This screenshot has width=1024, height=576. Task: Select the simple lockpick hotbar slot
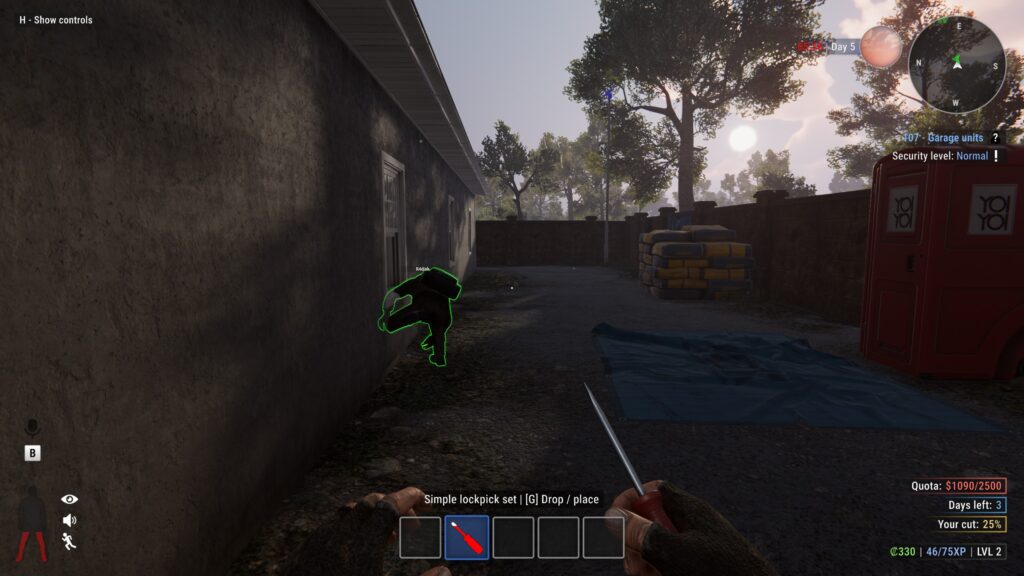coord(466,537)
